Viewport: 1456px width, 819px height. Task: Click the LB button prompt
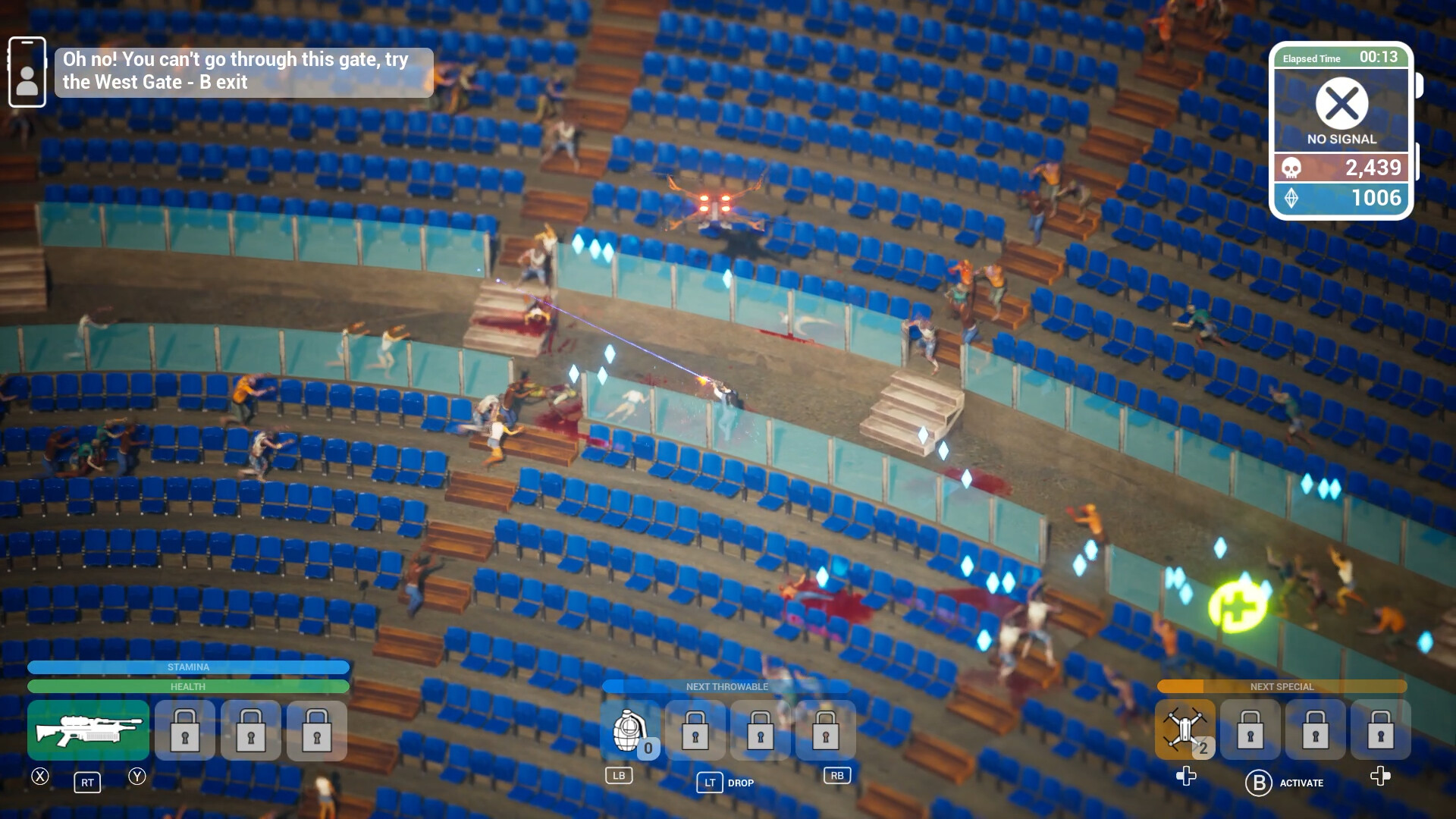pyautogui.click(x=620, y=776)
